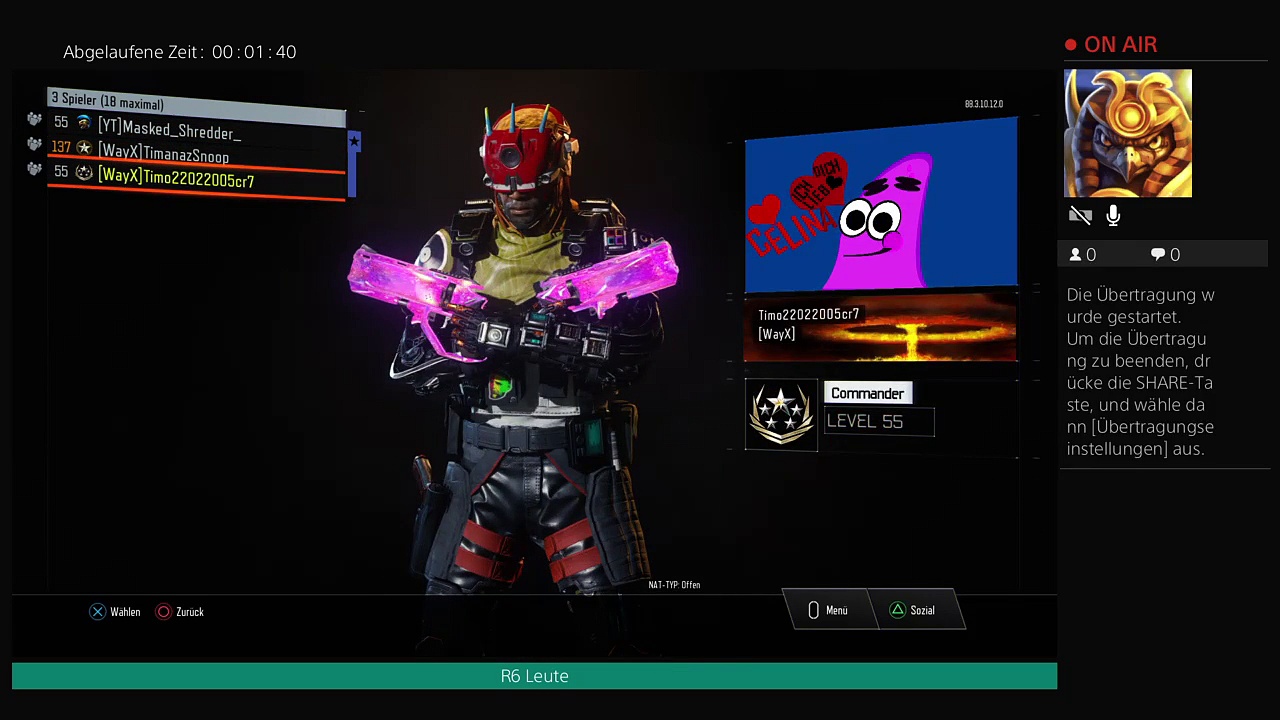Open the broadcaster's golden pharaoh avatar
This screenshot has width=1280, height=720.
pyautogui.click(x=1127, y=133)
